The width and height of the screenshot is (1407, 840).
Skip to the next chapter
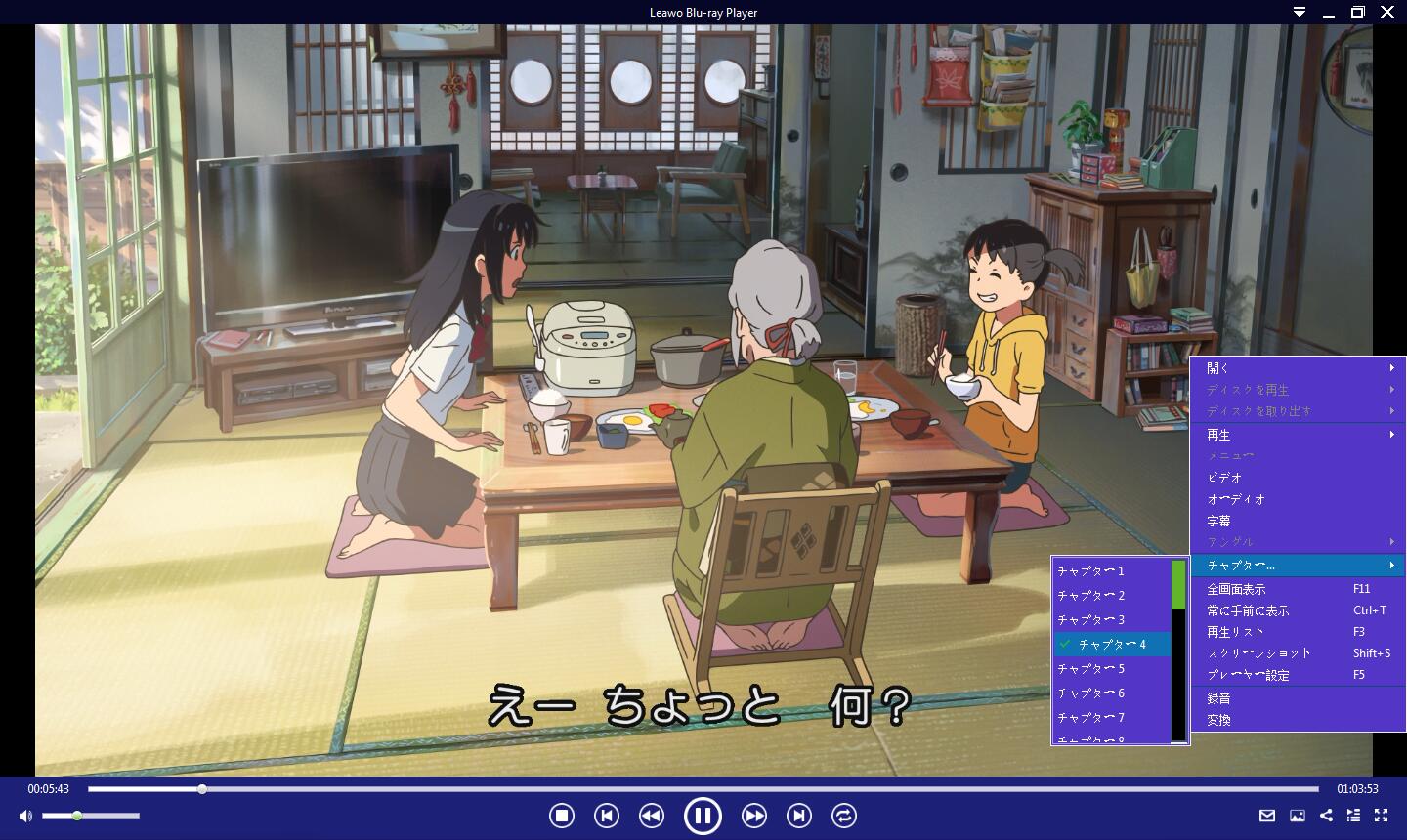[x=799, y=816]
